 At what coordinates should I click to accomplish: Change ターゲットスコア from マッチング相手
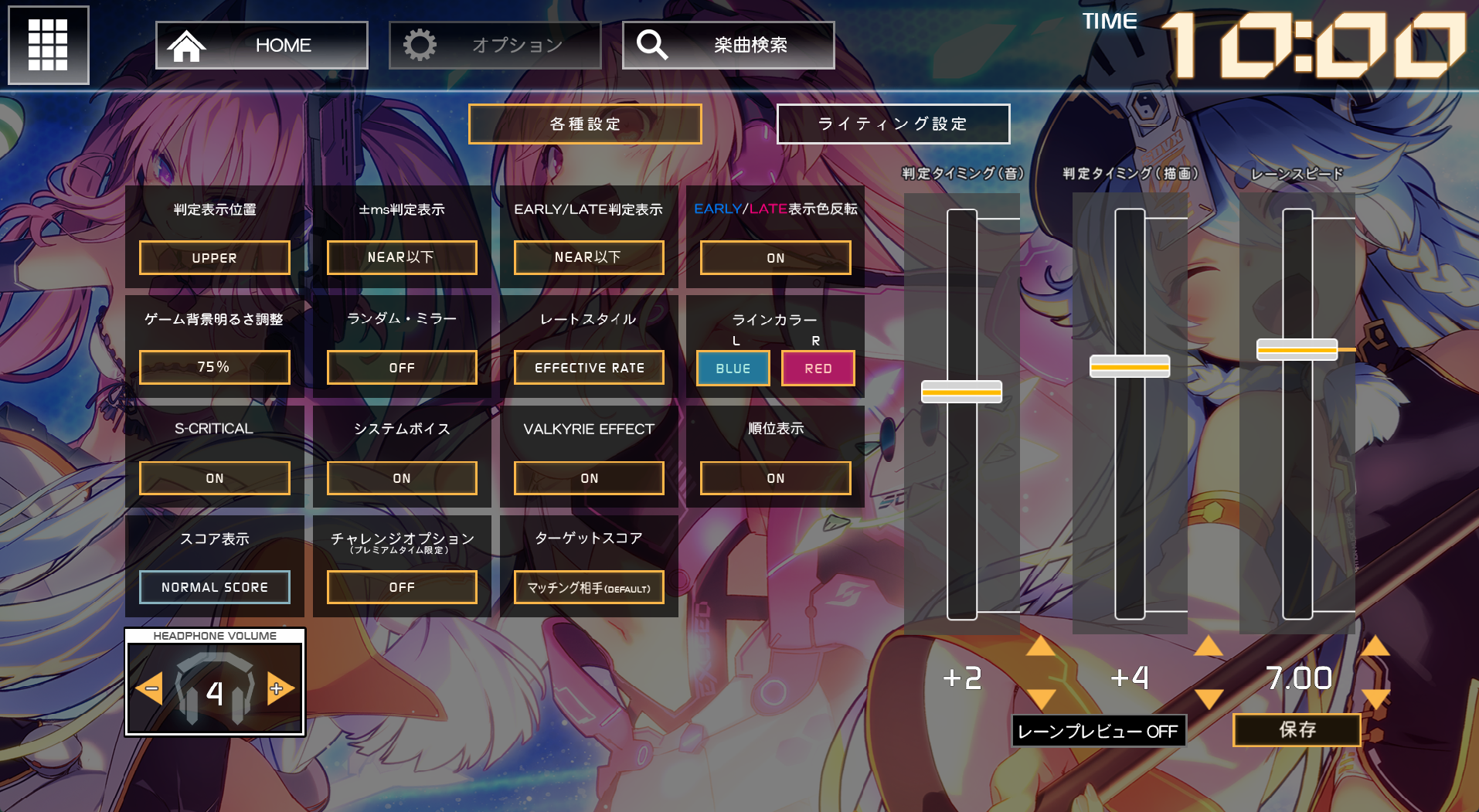point(588,587)
